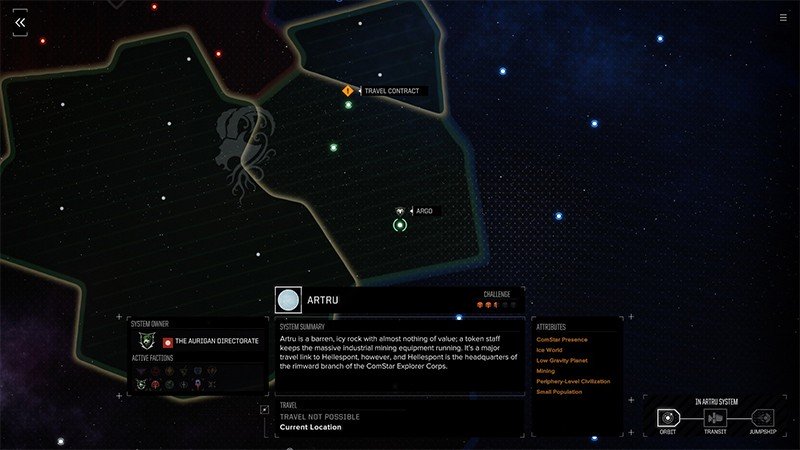Select the Orbit stage icon

[668, 417]
